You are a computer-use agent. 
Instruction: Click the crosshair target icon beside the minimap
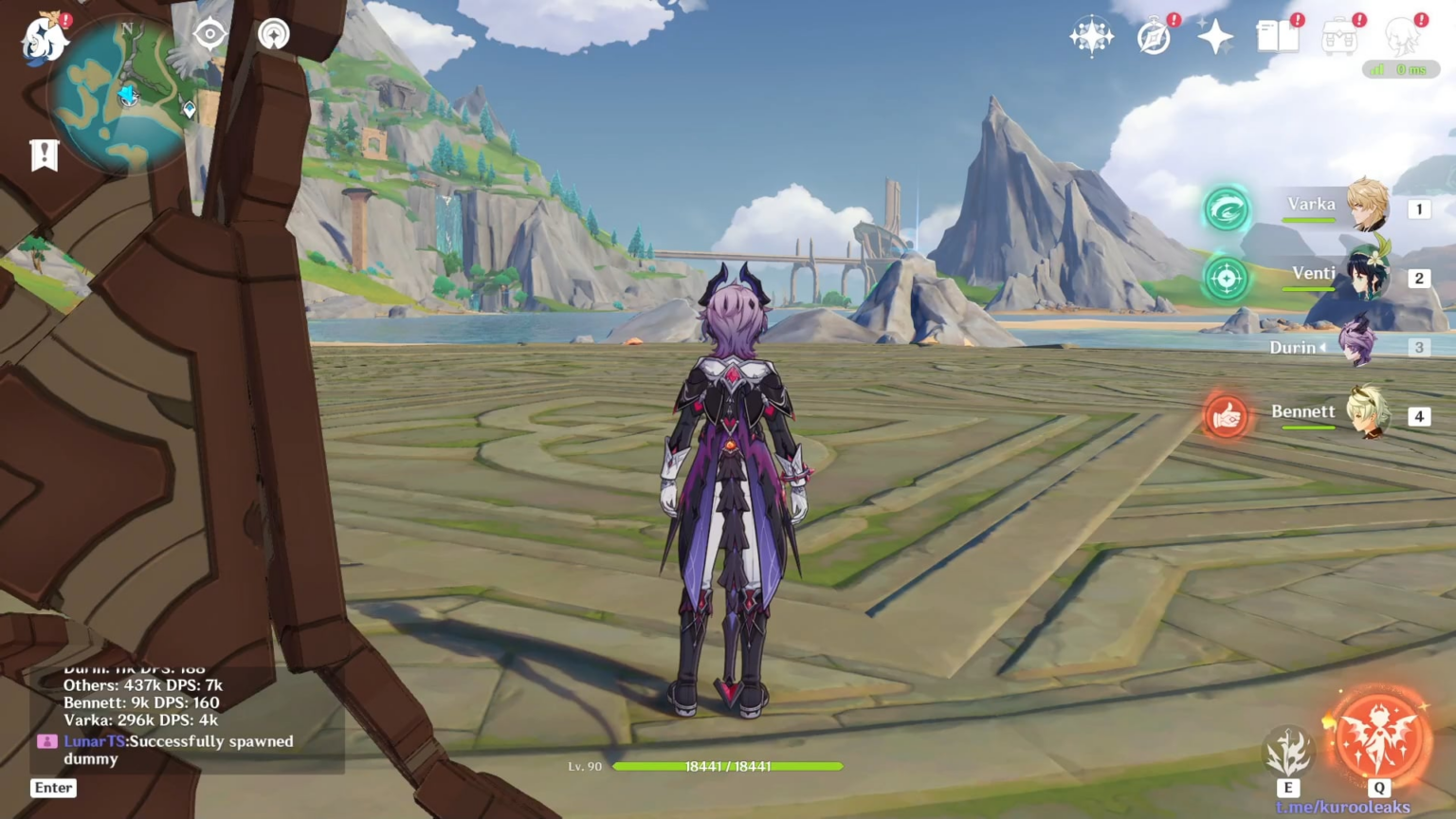pyautogui.click(x=209, y=35)
